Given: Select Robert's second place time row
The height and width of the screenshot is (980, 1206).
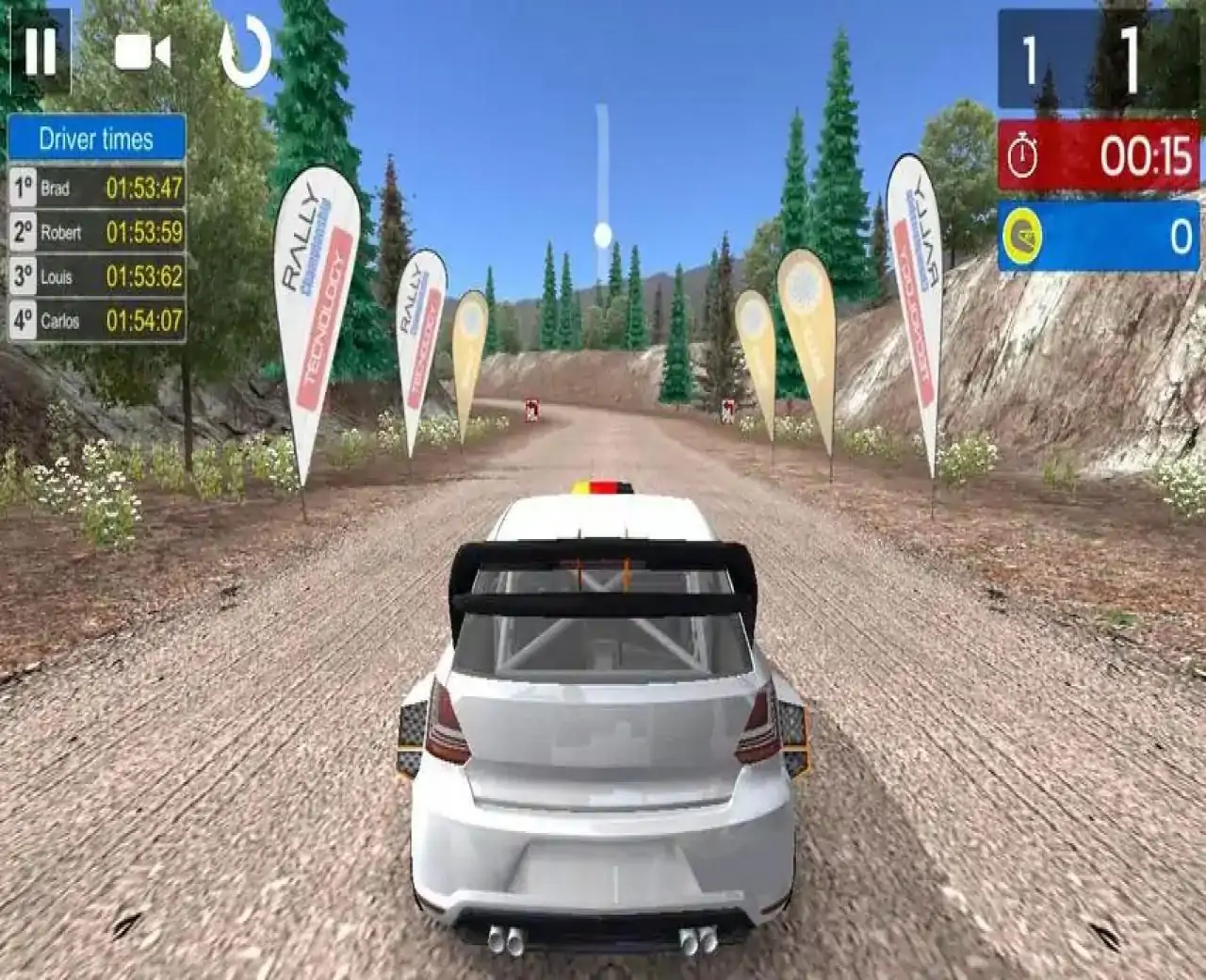Looking at the screenshot, I should [96, 232].
